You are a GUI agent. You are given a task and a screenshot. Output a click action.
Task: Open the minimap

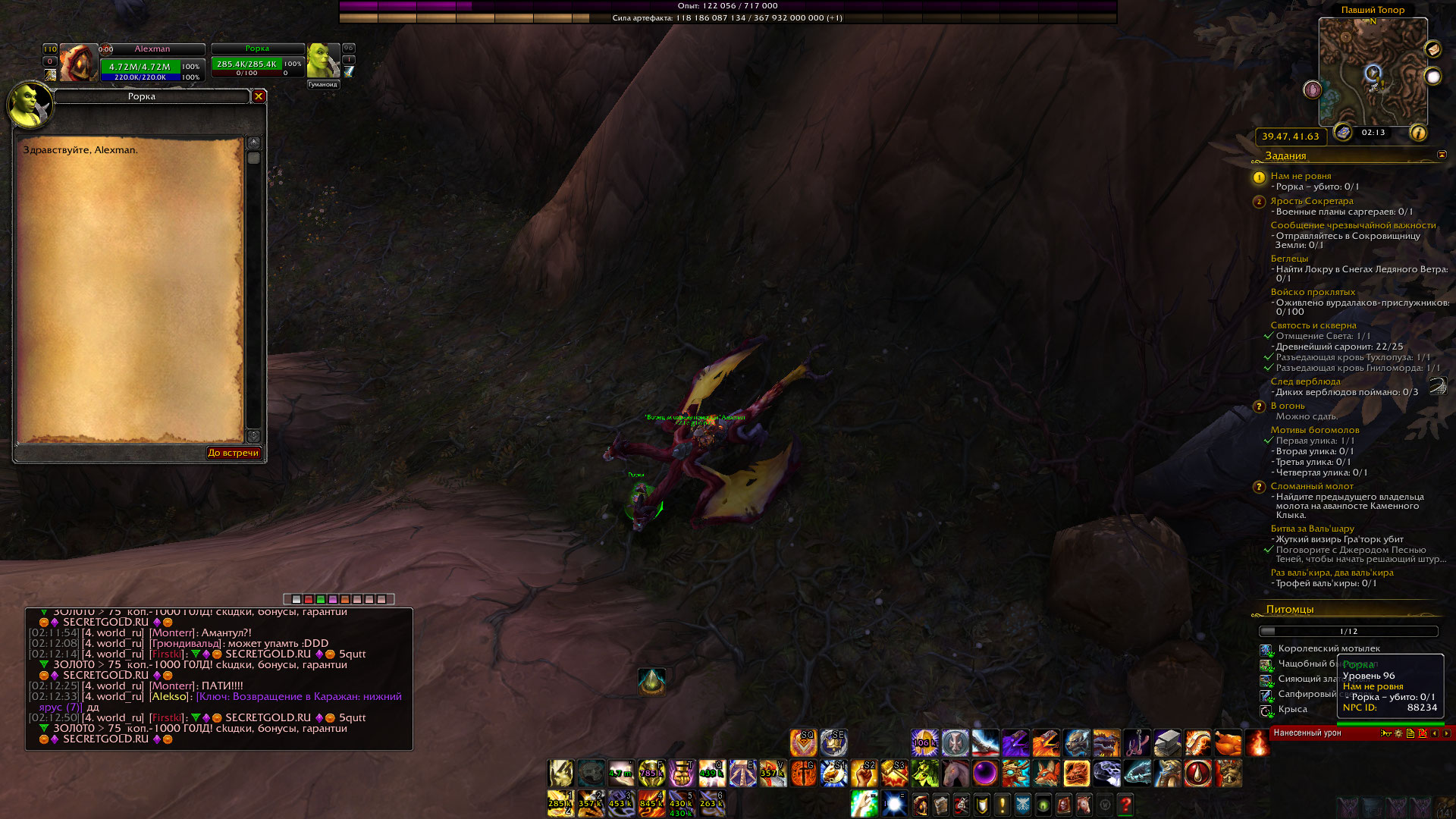click(1373, 73)
